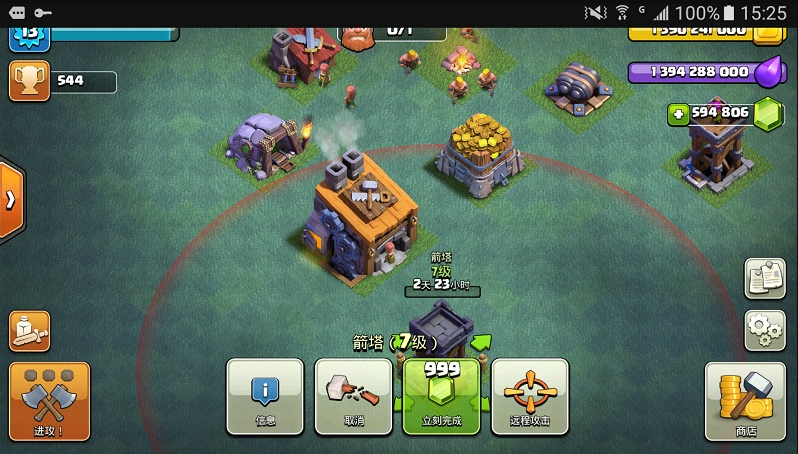This screenshot has height=454, width=798.
Task: Open the settings gear icon
Action: 764,329
